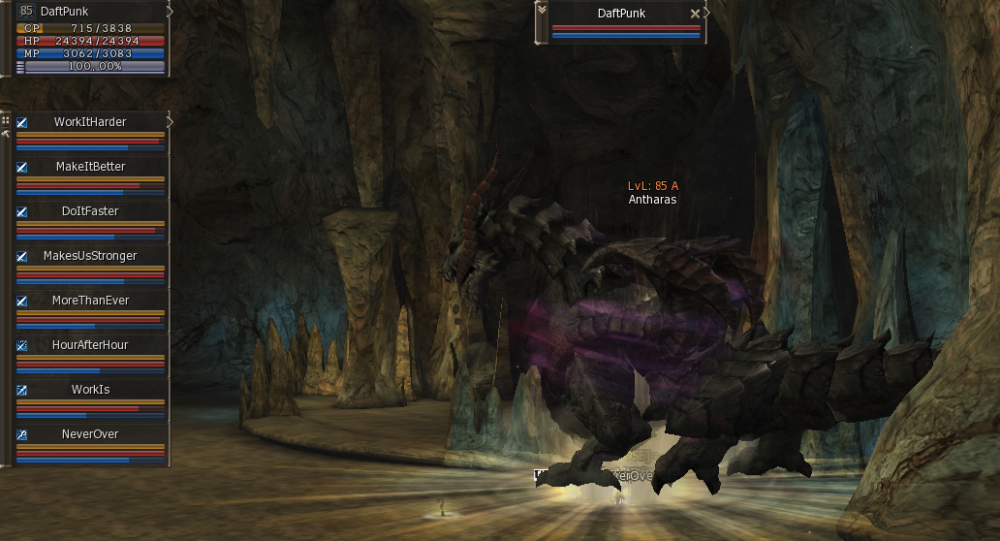
Task: Target party member MakeItBetter
Action: tap(90, 166)
